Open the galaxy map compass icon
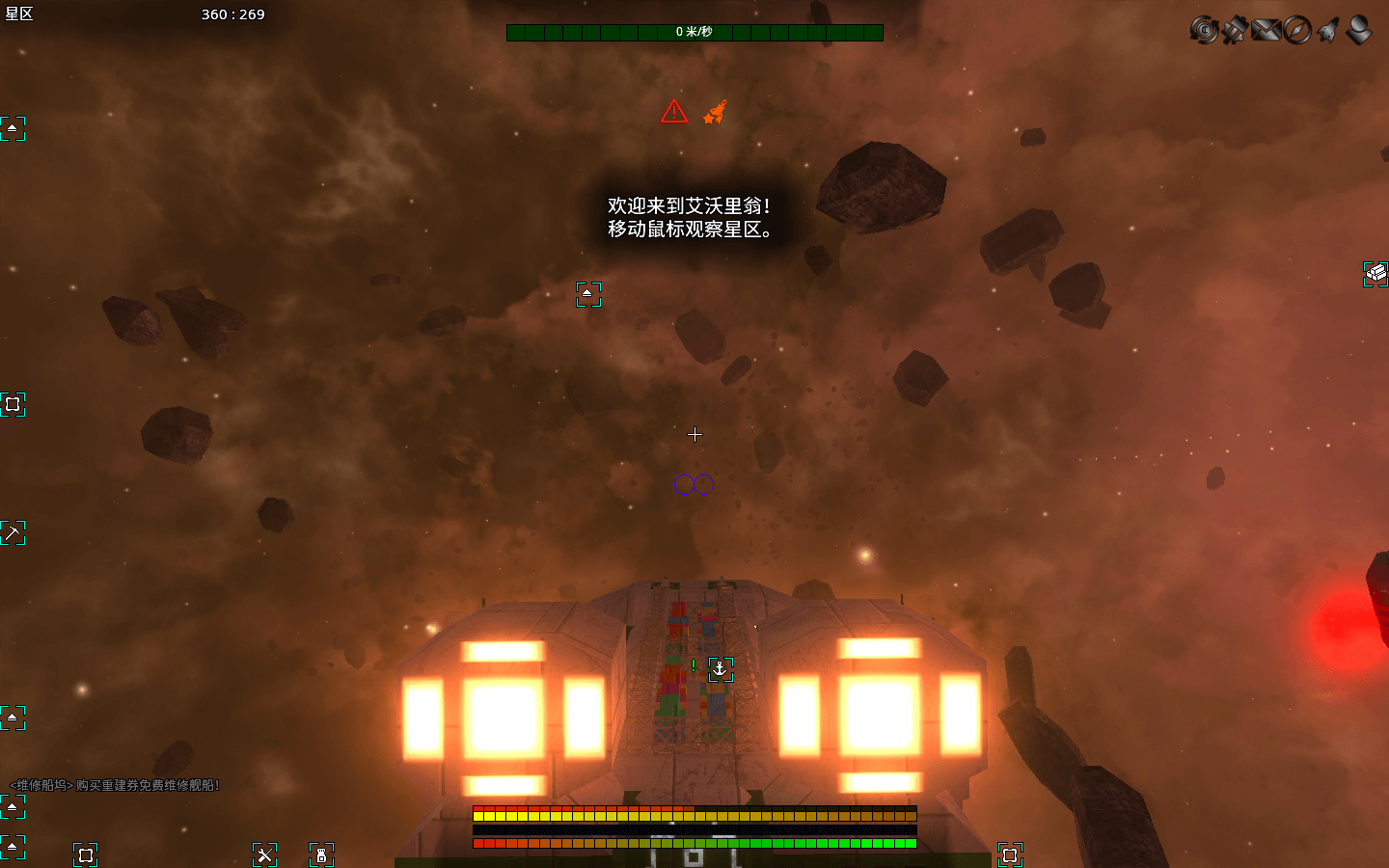Viewport: 1389px width, 868px height. click(x=1297, y=30)
